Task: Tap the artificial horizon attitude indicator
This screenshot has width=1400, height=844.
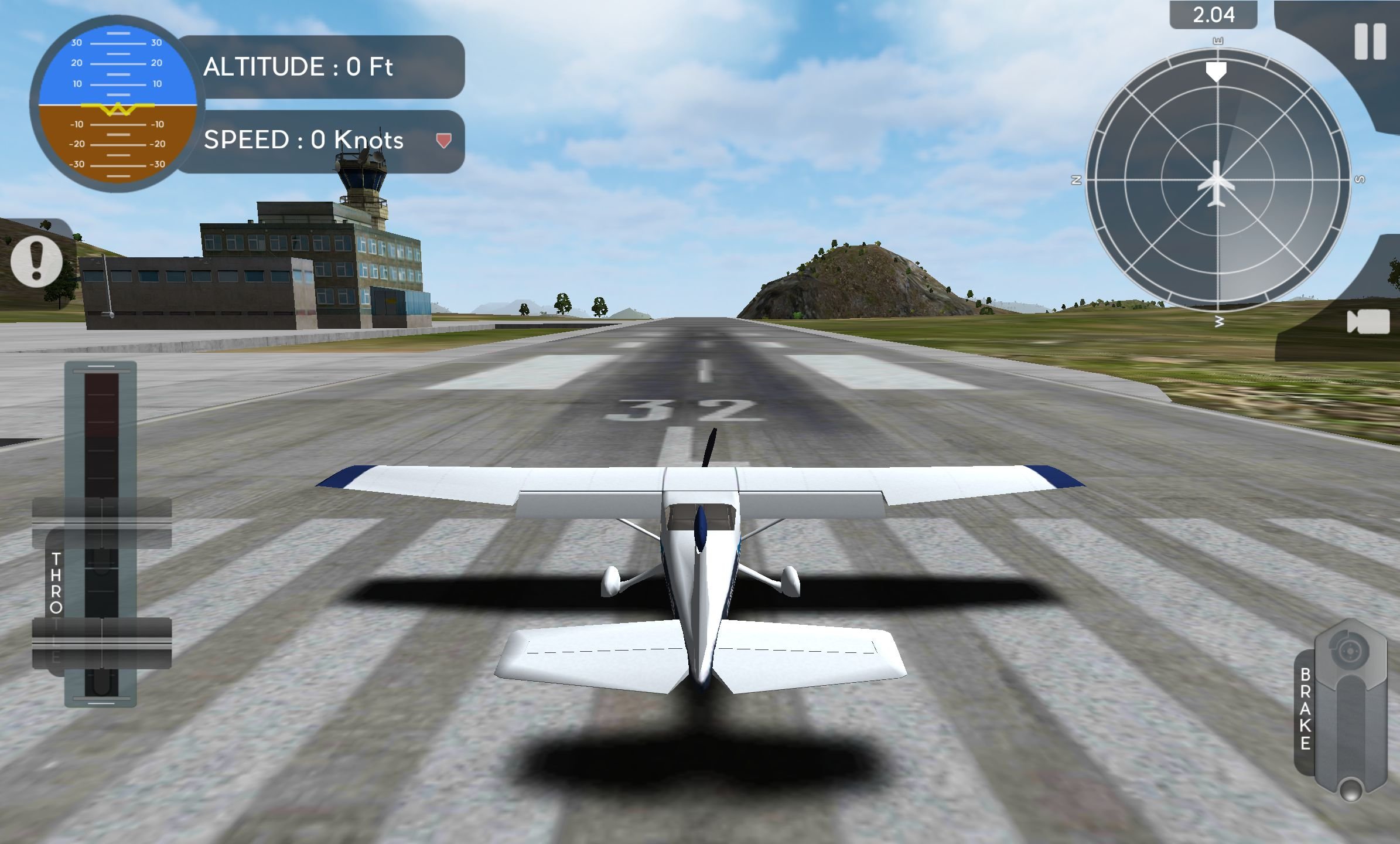Action: [x=117, y=104]
